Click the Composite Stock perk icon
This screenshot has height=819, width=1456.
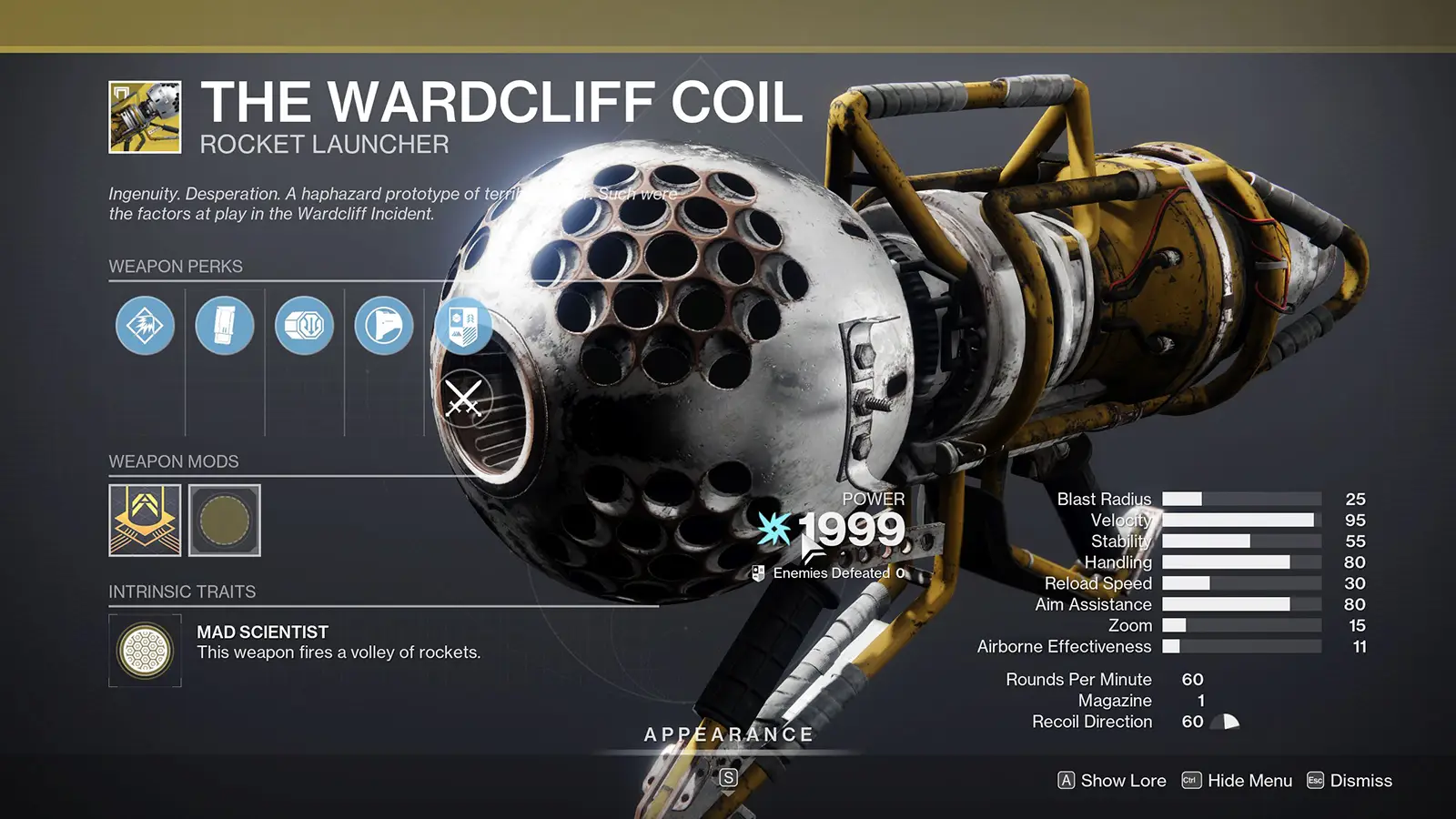click(385, 325)
